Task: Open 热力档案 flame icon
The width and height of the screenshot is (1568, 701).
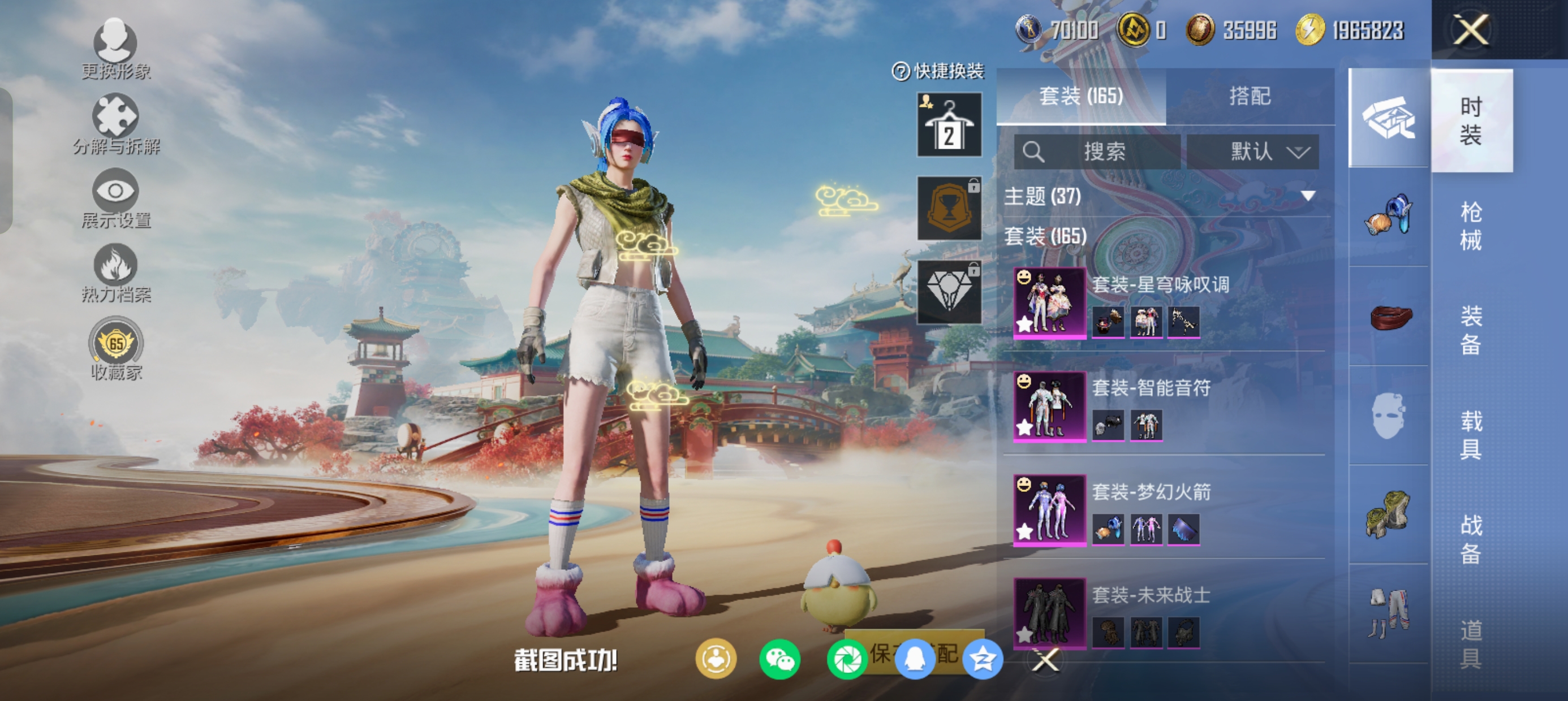Action: pyautogui.click(x=115, y=272)
